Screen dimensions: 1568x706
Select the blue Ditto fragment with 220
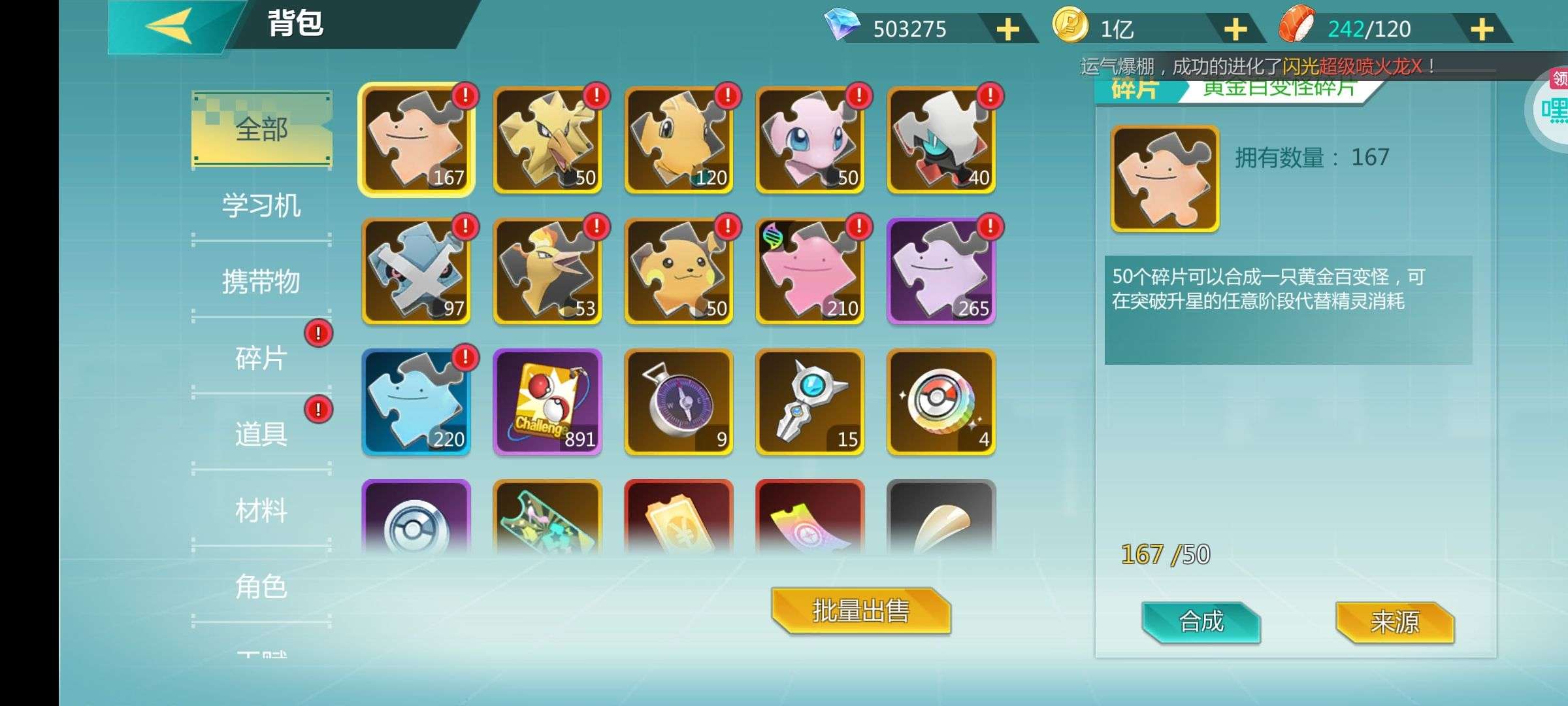pos(416,402)
